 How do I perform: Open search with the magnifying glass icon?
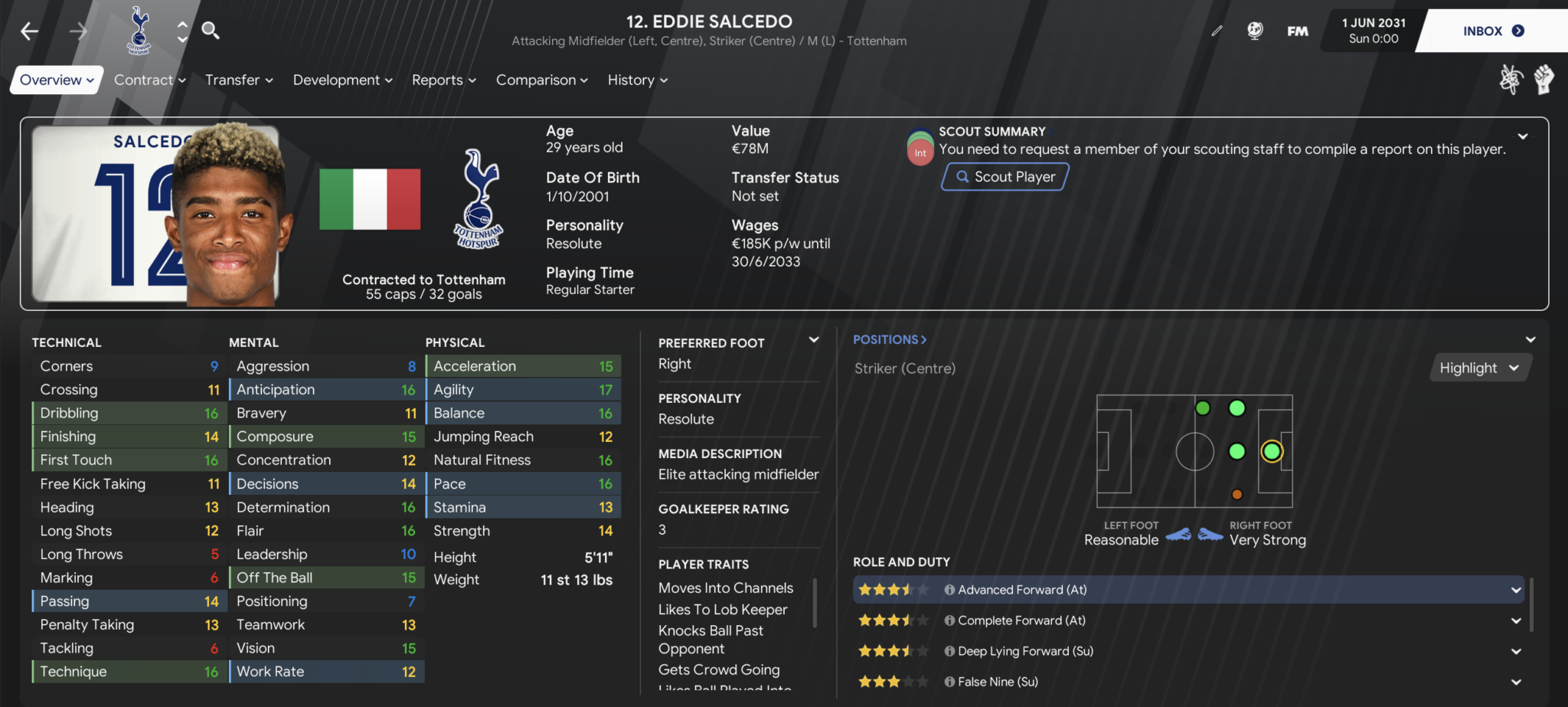pyautogui.click(x=210, y=31)
